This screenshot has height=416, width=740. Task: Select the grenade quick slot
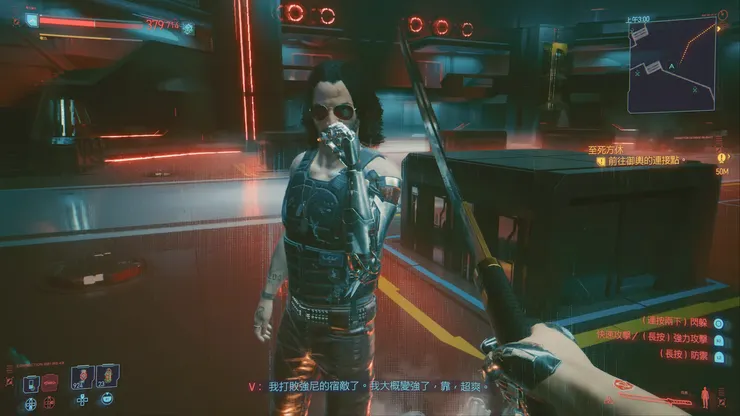pos(107,377)
